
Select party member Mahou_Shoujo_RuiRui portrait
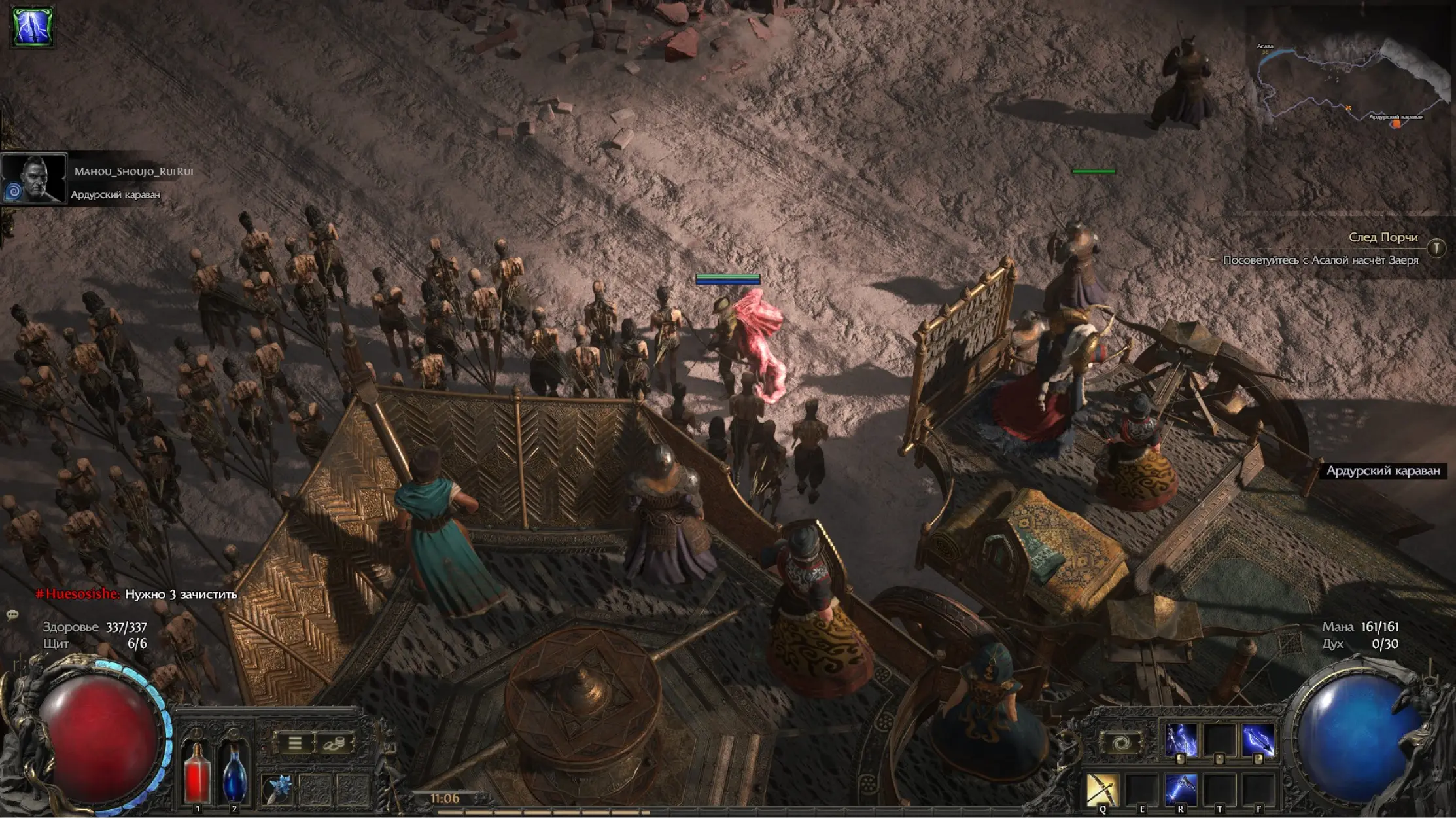pyautogui.click(x=34, y=179)
